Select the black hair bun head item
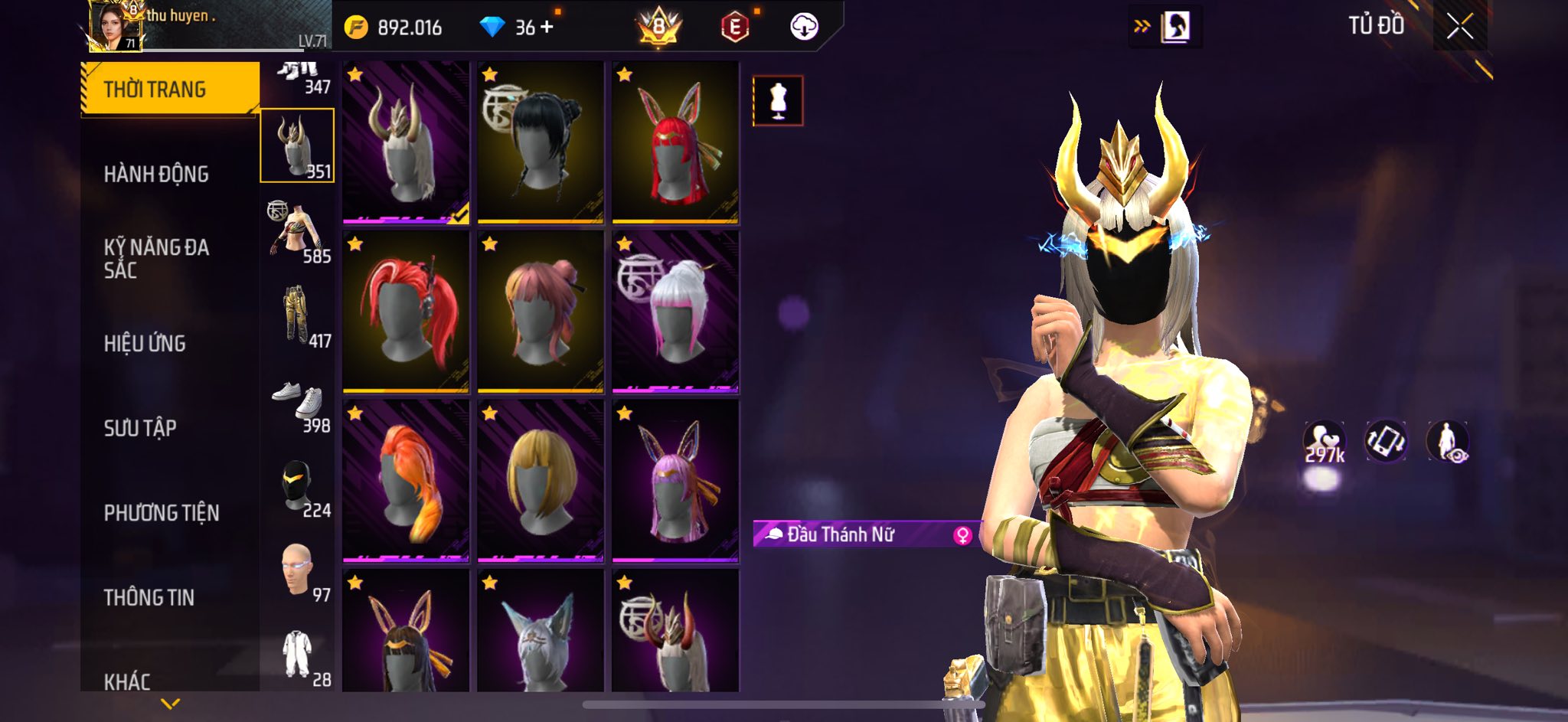 pyautogui.click(x=541, y=142)
